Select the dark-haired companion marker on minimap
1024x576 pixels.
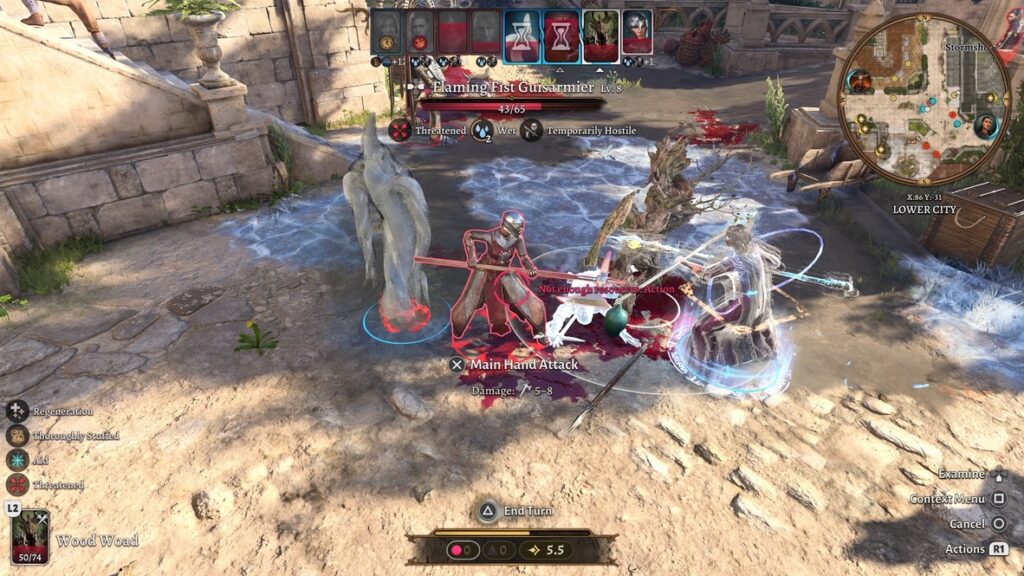[986, 126]
